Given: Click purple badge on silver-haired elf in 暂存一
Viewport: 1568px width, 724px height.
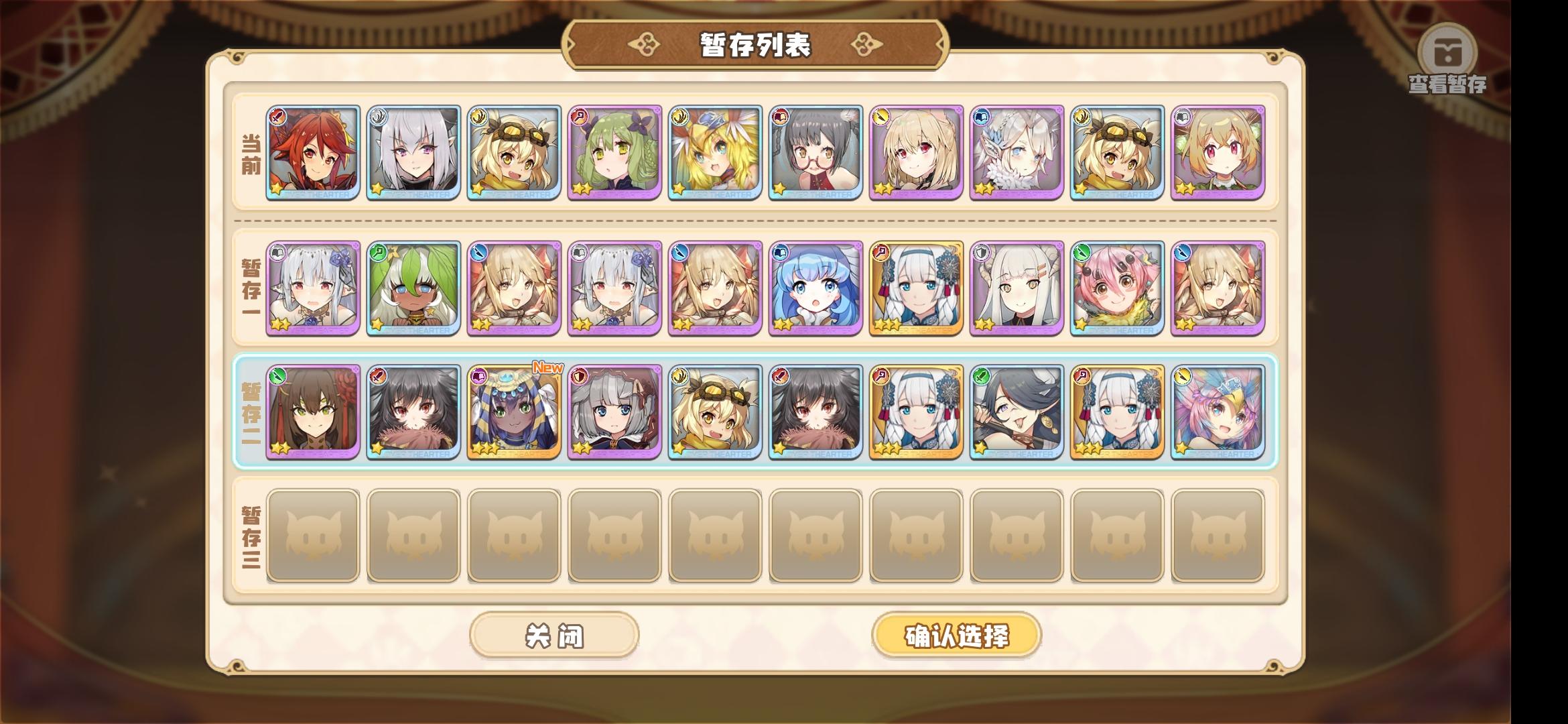Looking at the screenshot, I should [x=276, y=253].
